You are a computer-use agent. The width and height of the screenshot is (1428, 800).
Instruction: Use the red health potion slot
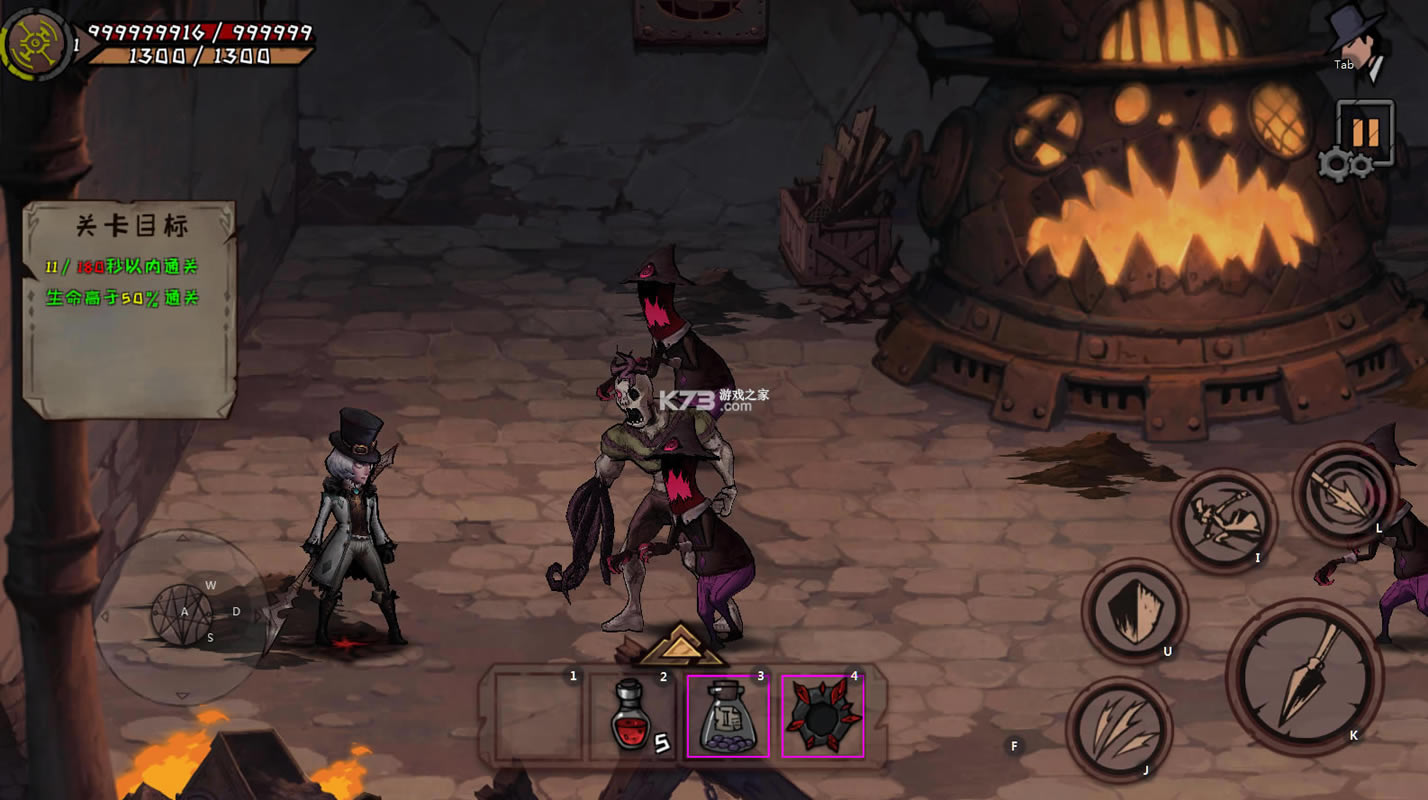(630, 716)
